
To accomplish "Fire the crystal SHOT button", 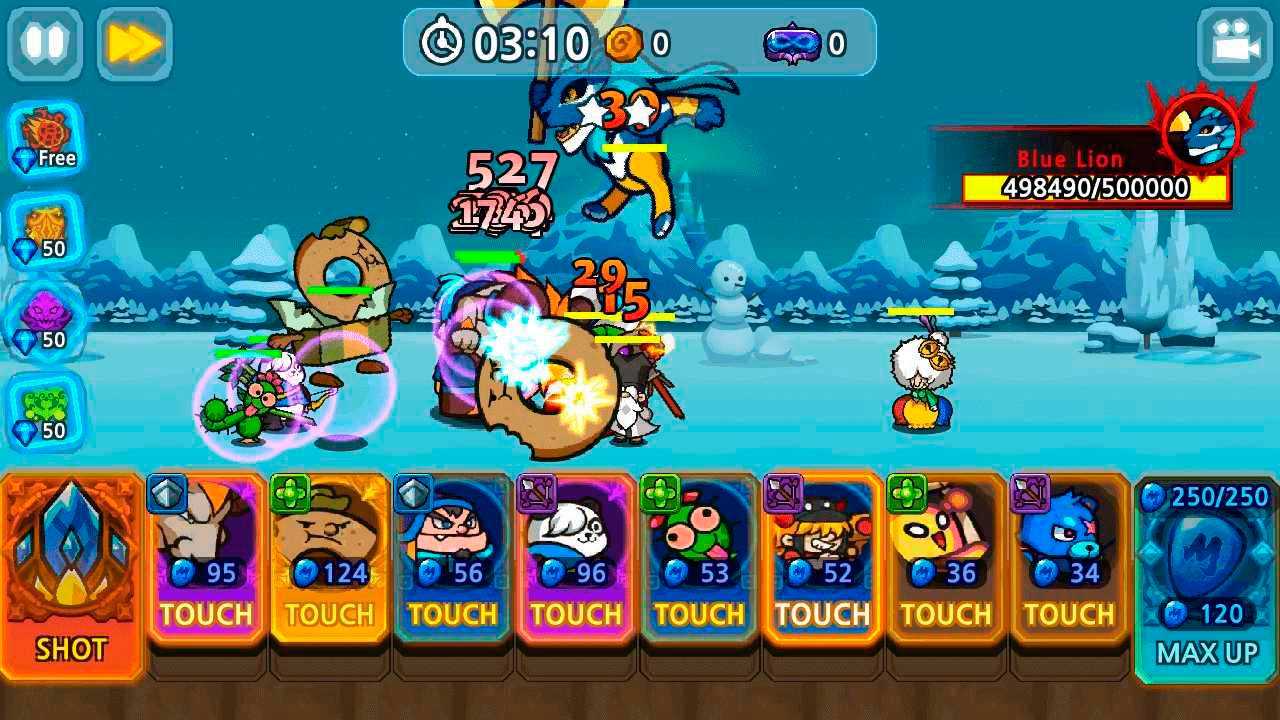I will coord(72,576).
